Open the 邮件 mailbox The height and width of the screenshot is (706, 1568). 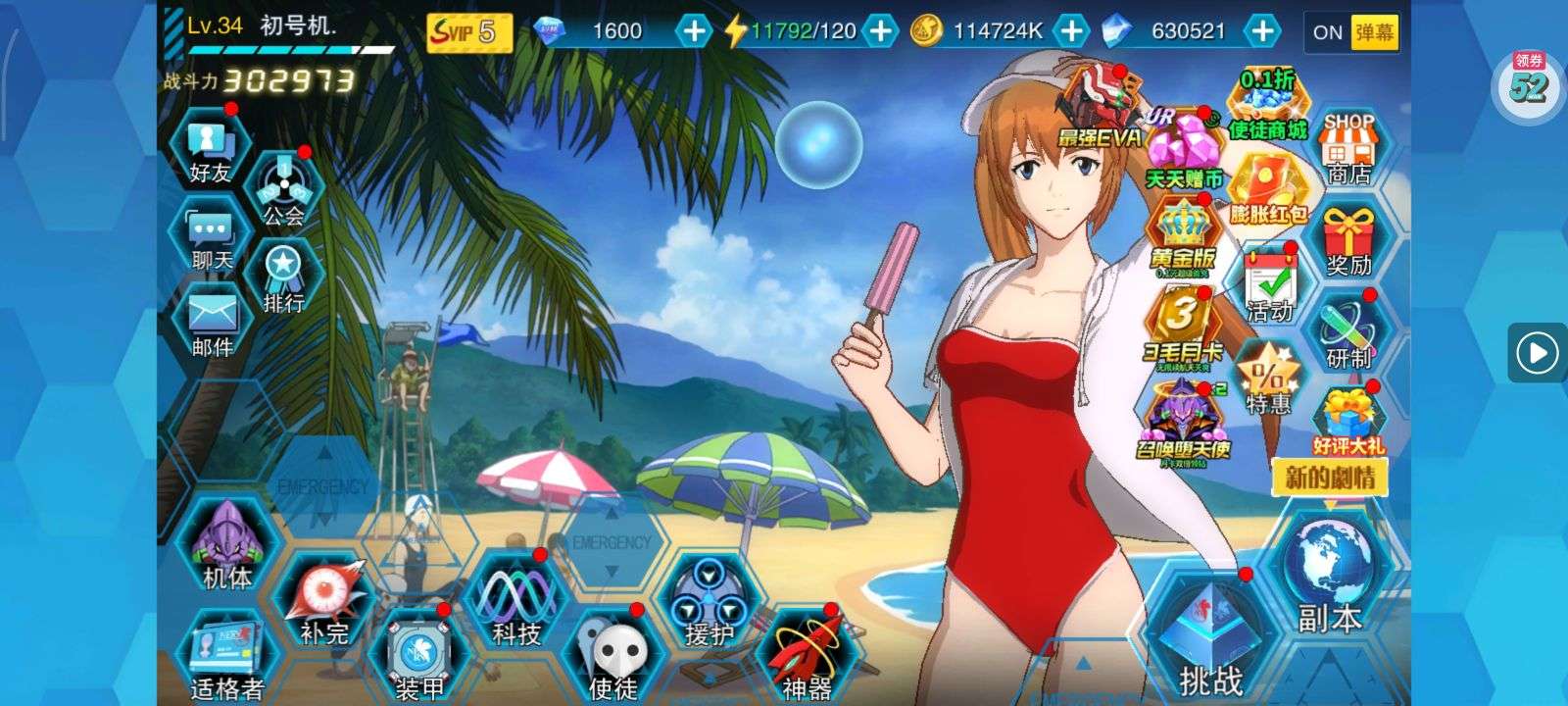pyautogui.click(x=212, y=322)
